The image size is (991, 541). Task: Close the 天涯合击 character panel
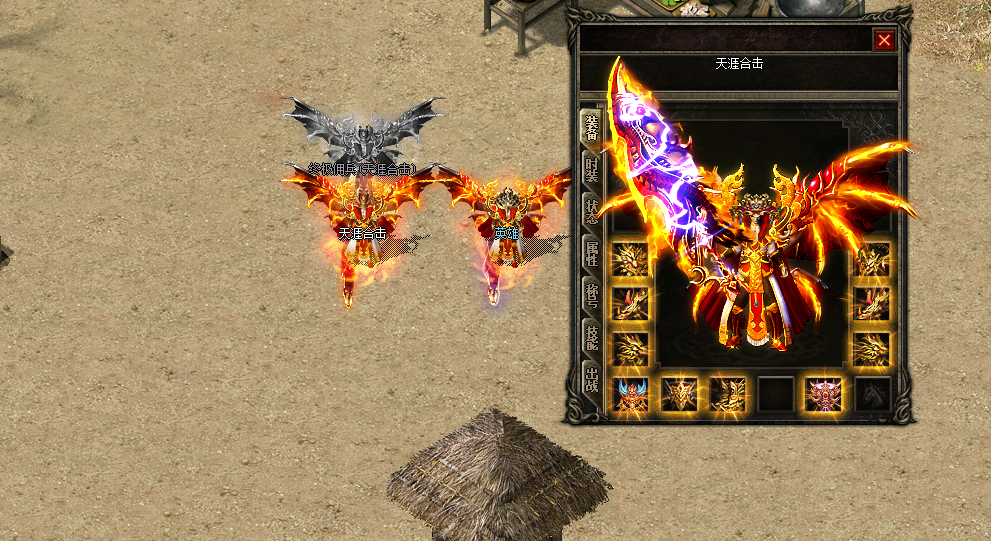coord(884,40)
